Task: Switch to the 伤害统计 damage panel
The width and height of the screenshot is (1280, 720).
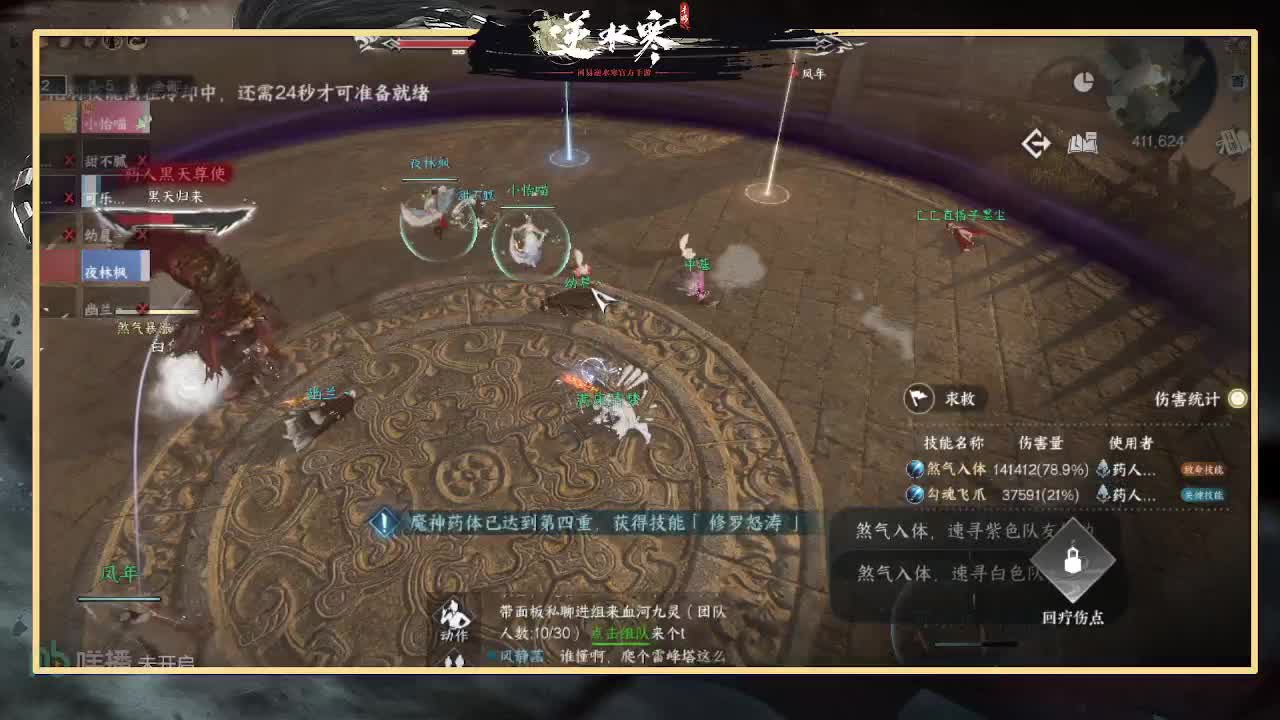Action: [x=1186, y=399]
